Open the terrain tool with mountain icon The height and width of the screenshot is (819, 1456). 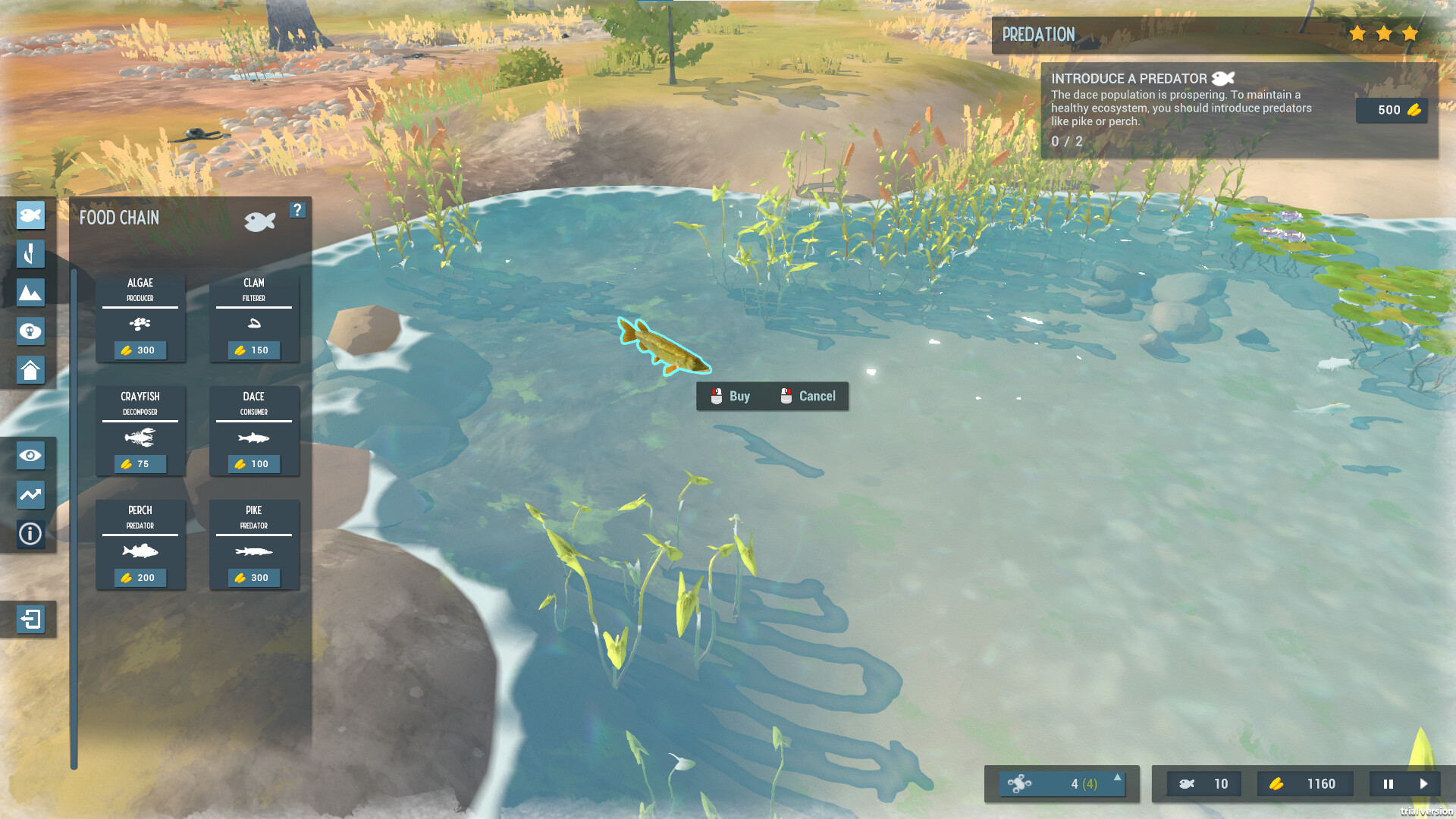tap(30, 292)
